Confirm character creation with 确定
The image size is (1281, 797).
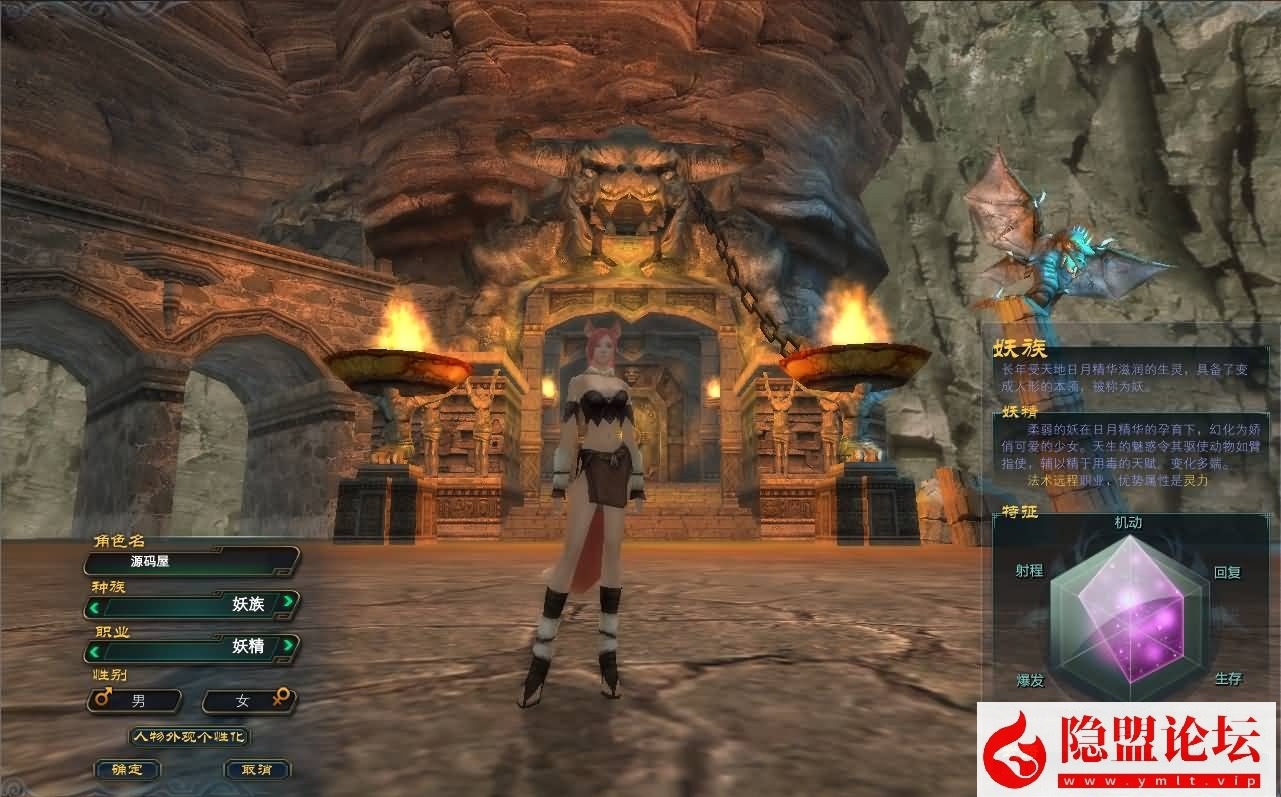pyautogui.click(x=127, y=770)
